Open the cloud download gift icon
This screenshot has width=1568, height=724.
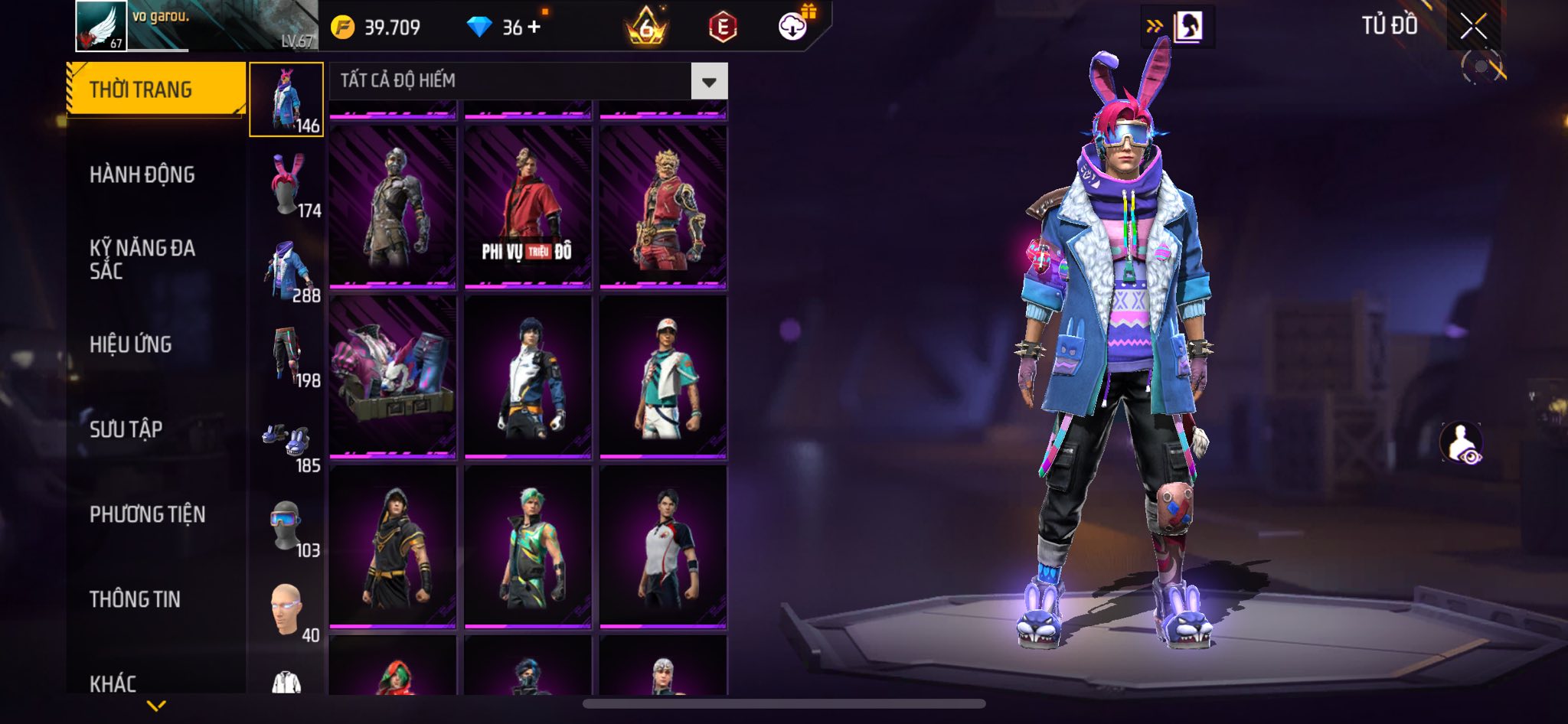pyautogui.click(x=794, y=27)
